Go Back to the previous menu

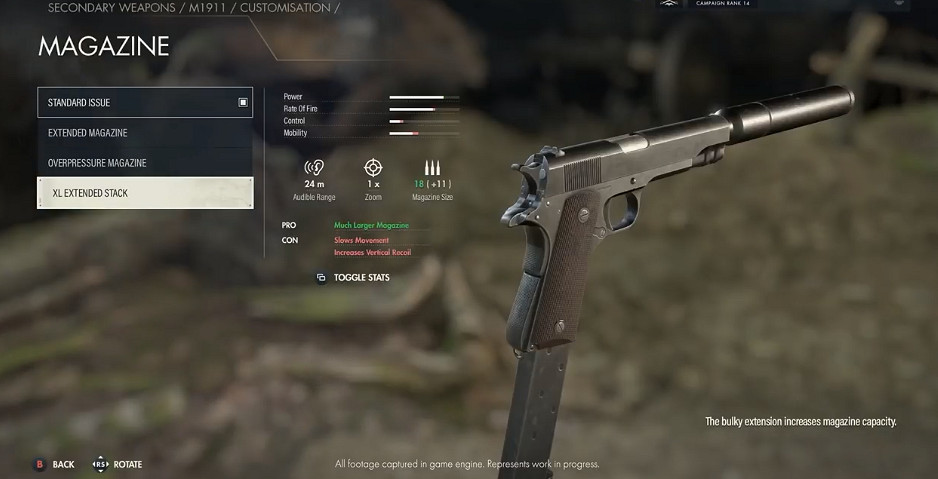55,464
